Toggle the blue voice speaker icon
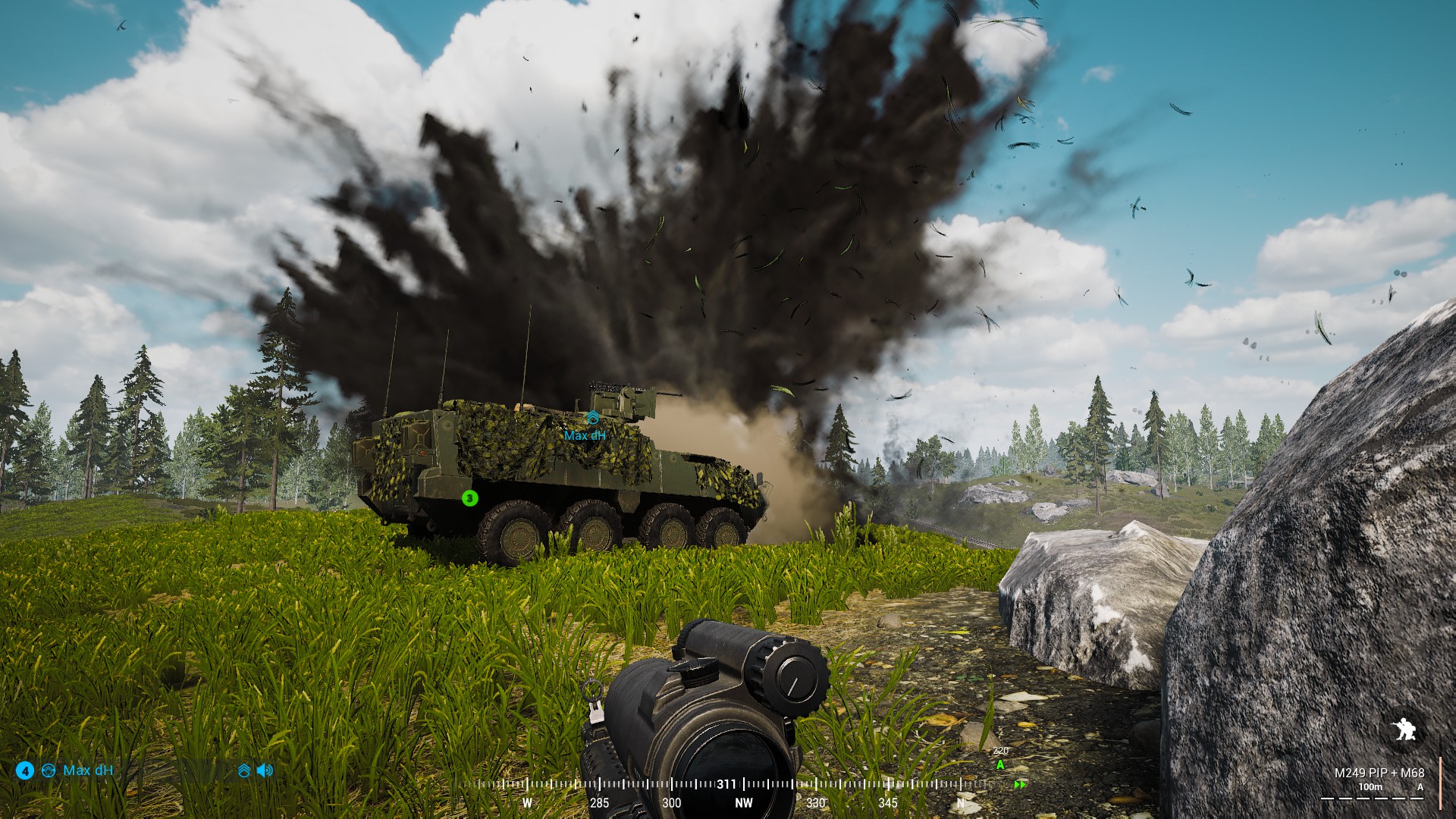 click(265, 770)
